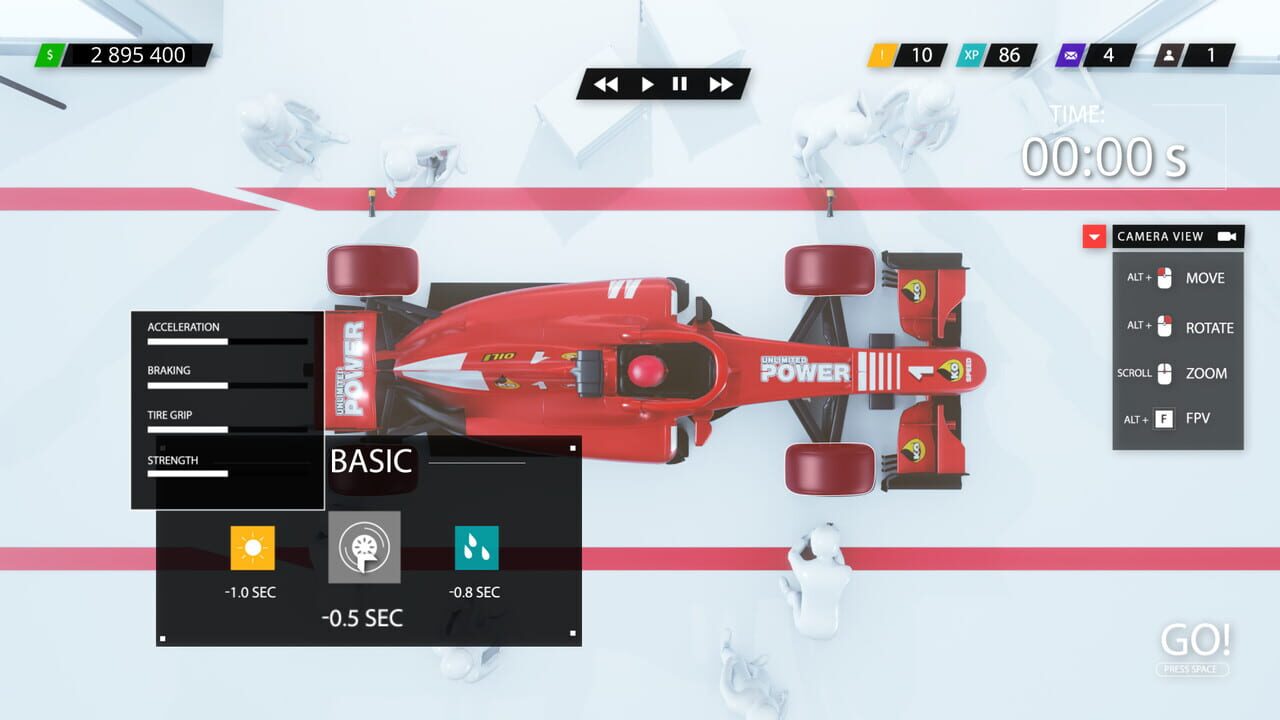
Task: Click the 00:00 timer display
Action: click(x=1104, y=156)
